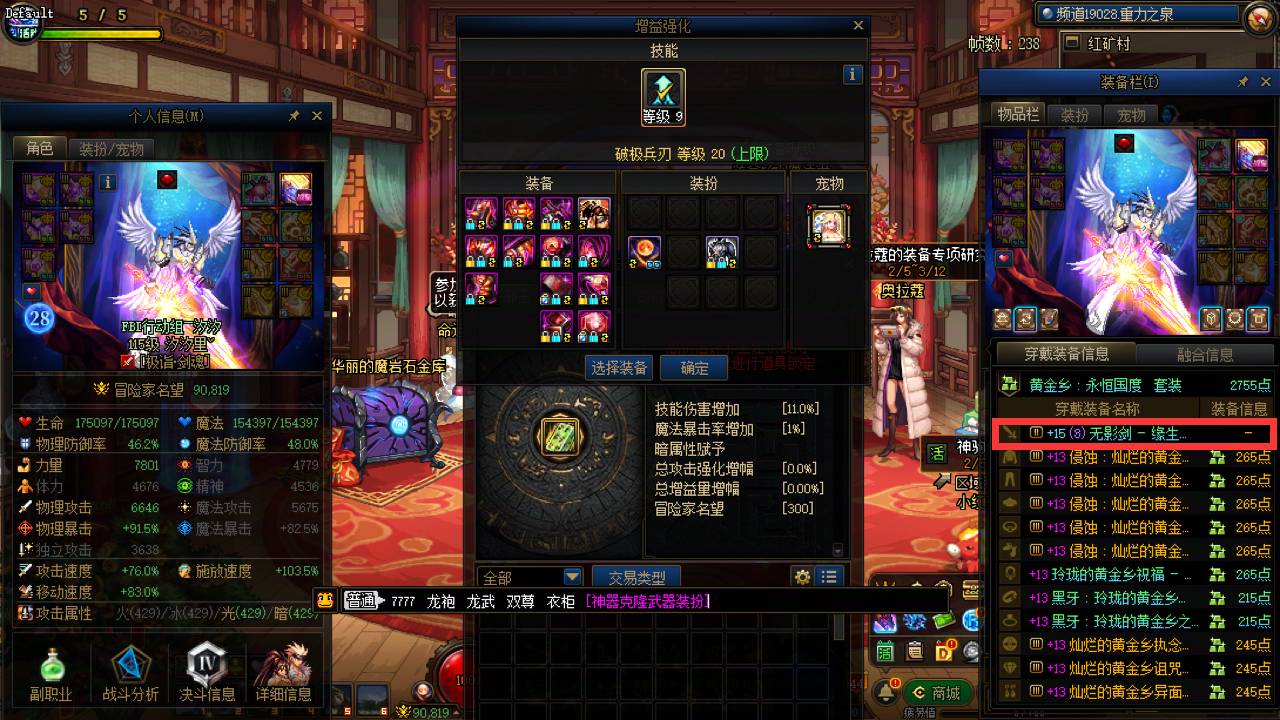Toggle the pushpin on the 装备栏 panel
The height and width of the screenshot is (720, 1280).
tap(1243, 82)
